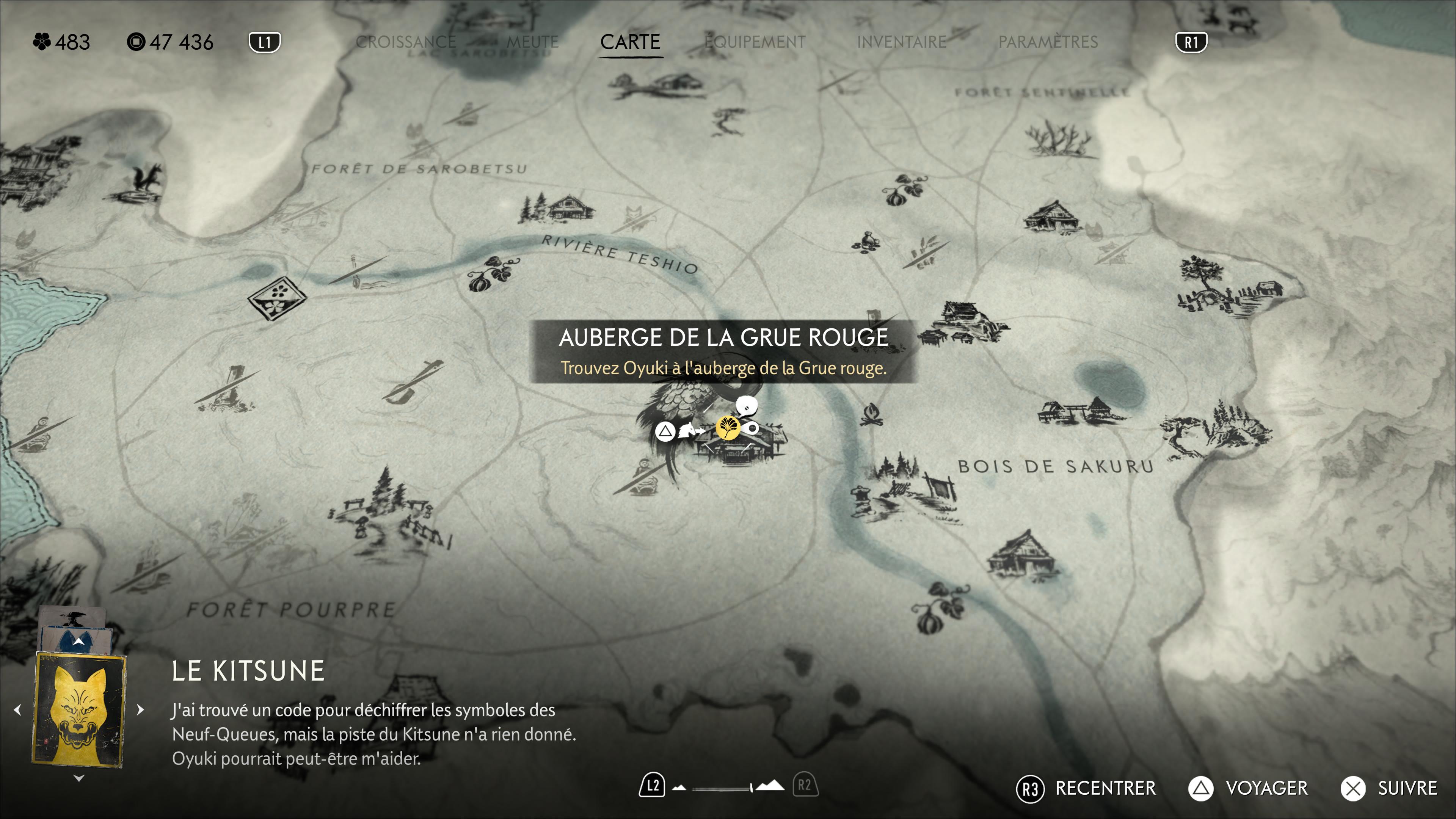Select the Carte tab
Image resolution: width=1456 pixels, height=819 pixels.
click(x=630, y=42)
